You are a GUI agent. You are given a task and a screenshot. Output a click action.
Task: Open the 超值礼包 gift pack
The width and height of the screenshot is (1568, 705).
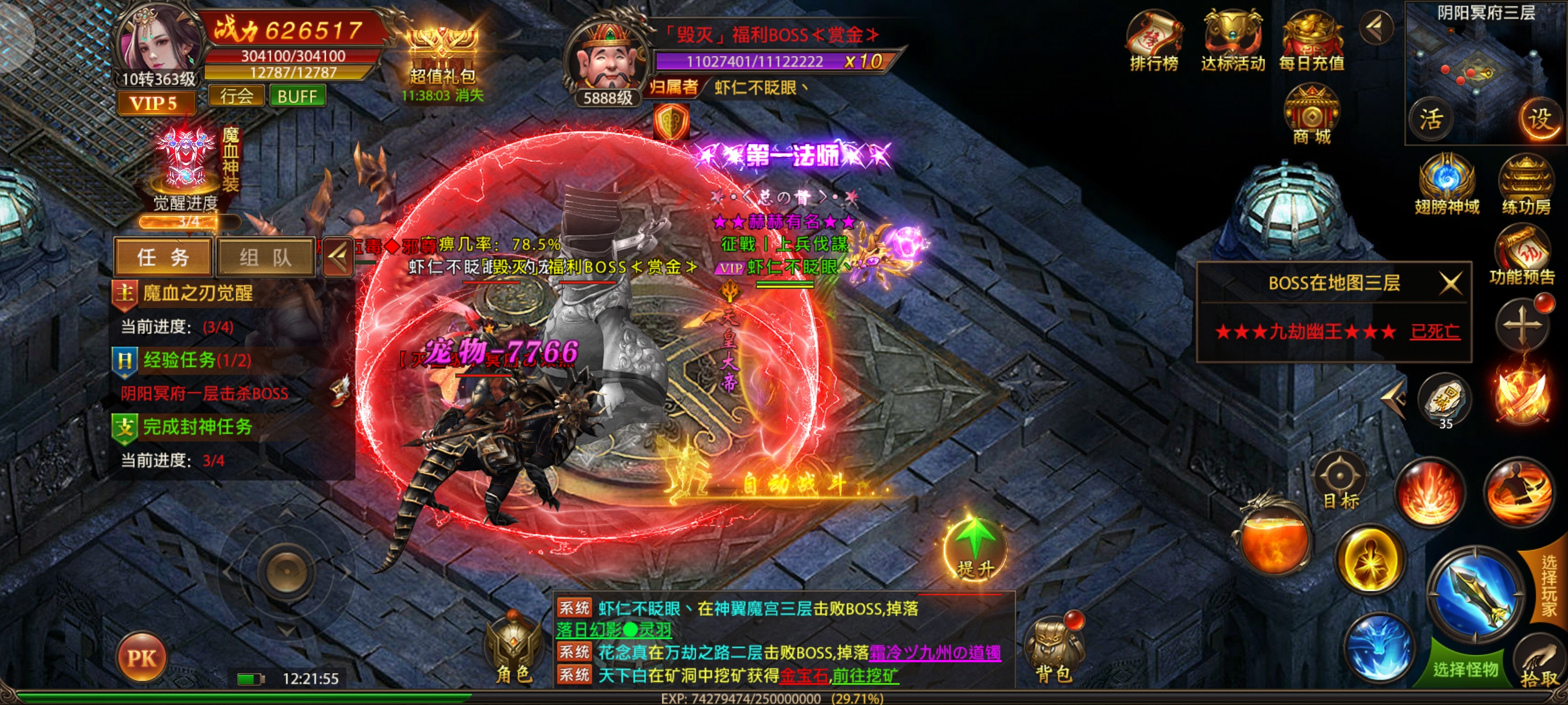442,58
